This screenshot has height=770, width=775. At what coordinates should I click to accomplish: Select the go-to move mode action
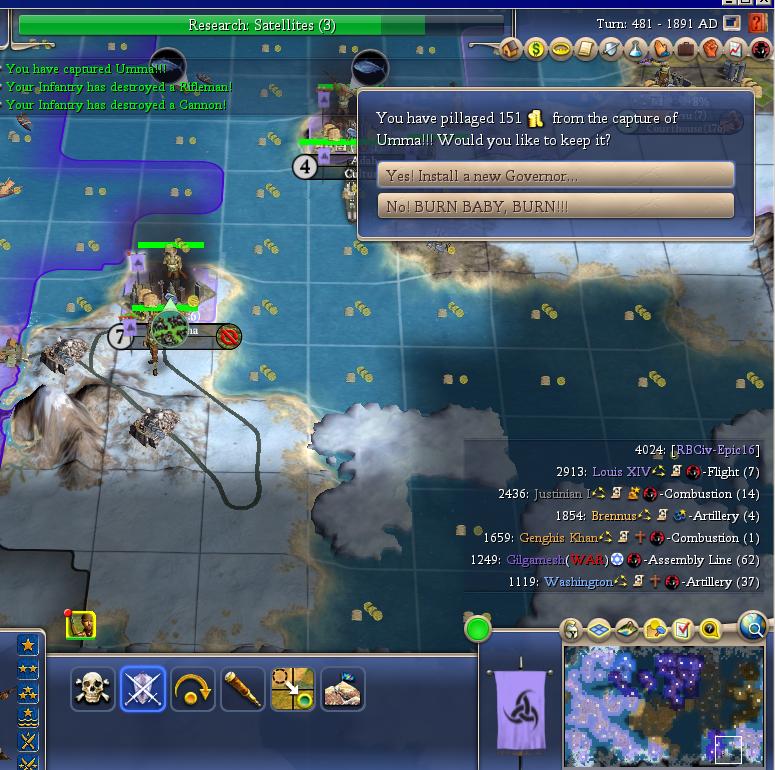click(293, 689)
